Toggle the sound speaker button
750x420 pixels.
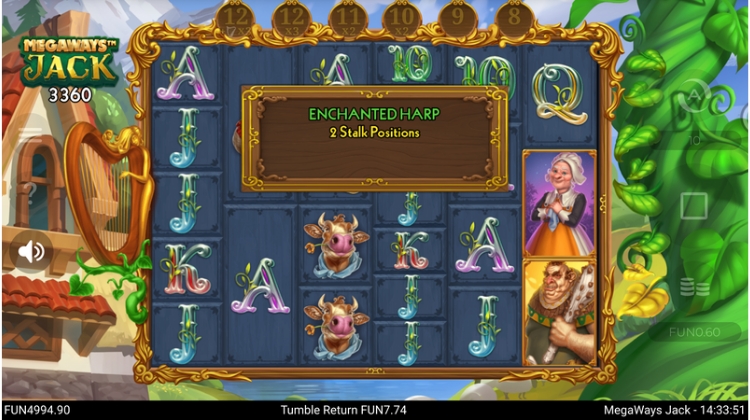pyautogui.click(x=31, y=250)
